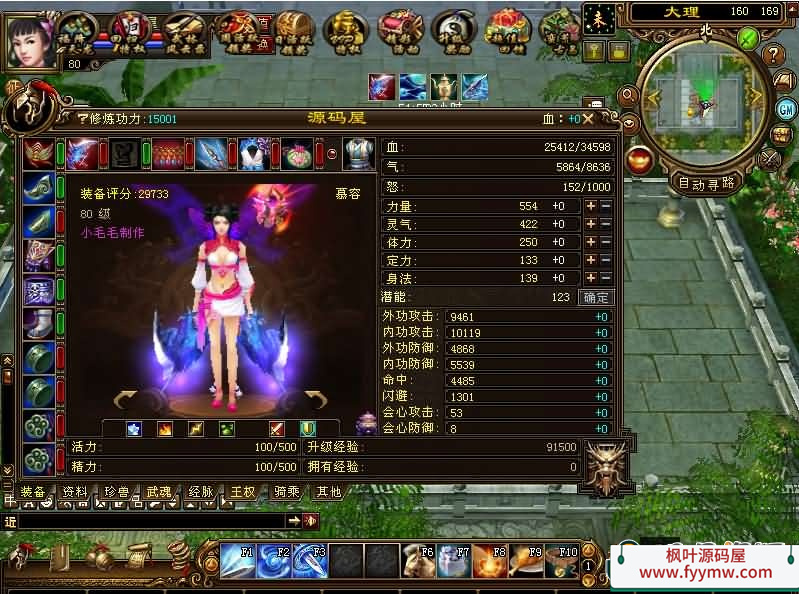Select the 珍兽 pet tab
The image size is (799, 594).
(117, 492)
